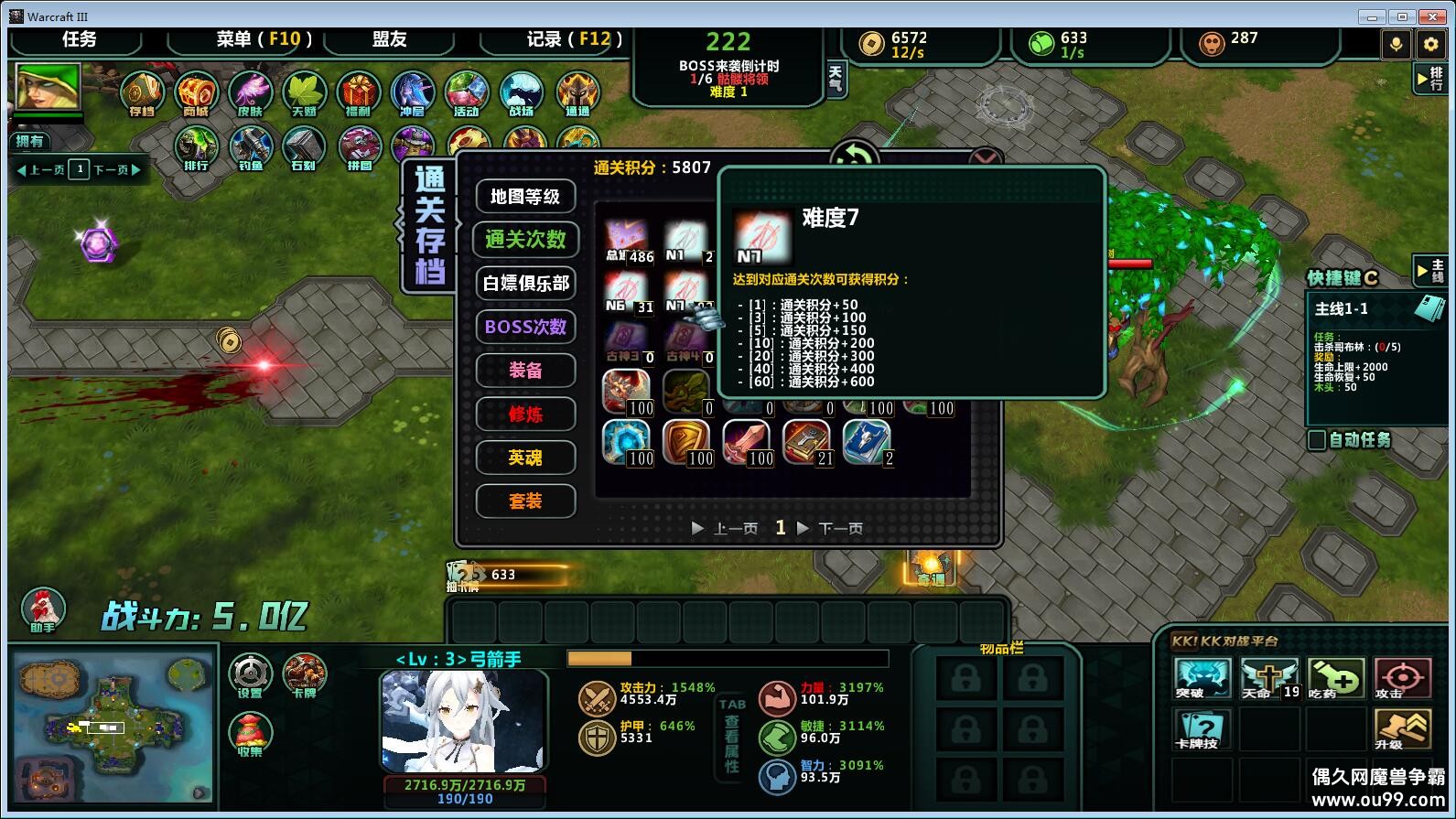Image resolution: width=1456 pixels, height=819 pixels.
Task: Switch to the 通关次数 tab
Action: [525, 240]
